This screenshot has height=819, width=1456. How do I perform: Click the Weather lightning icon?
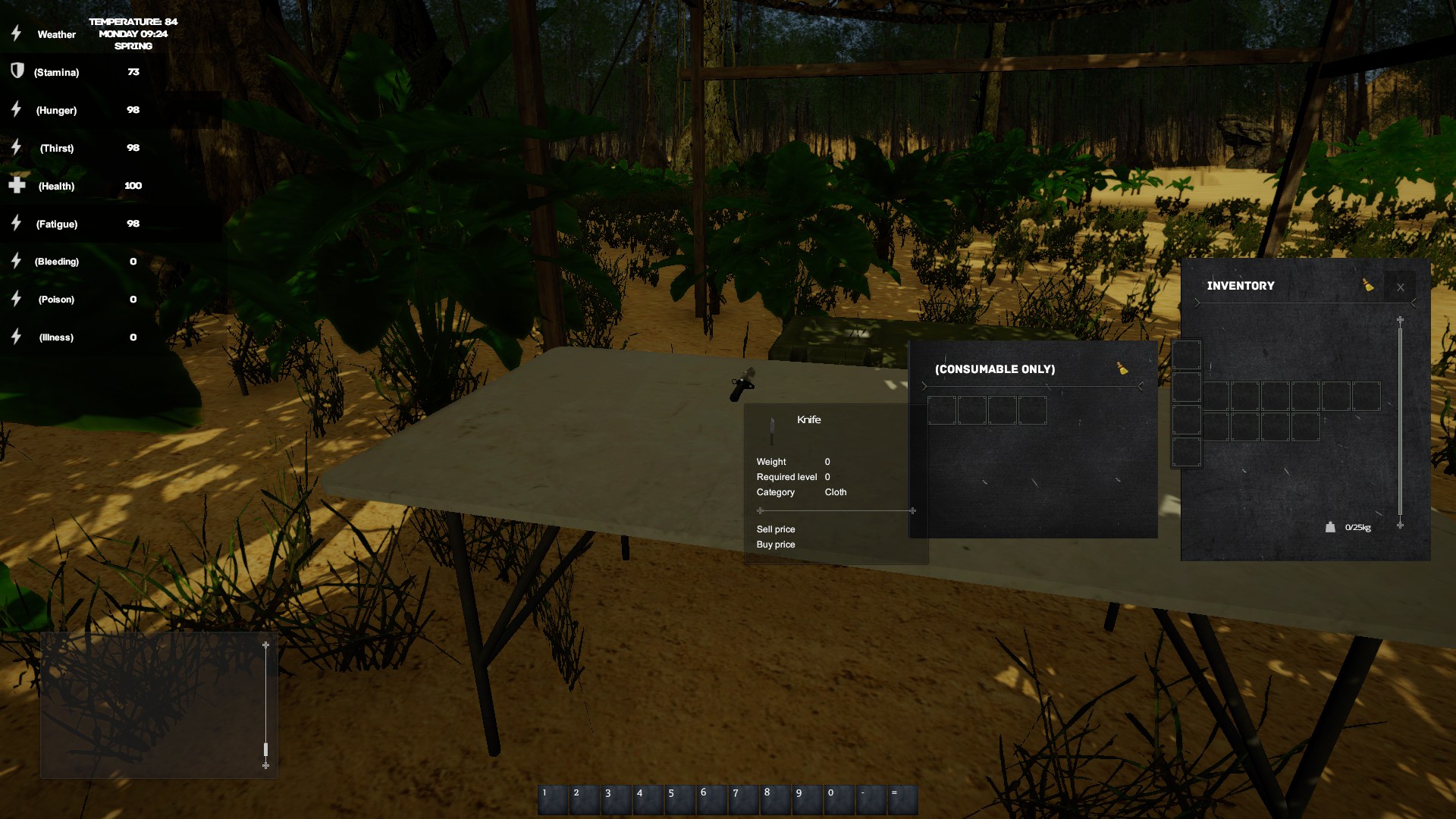[x=15, y=33]
